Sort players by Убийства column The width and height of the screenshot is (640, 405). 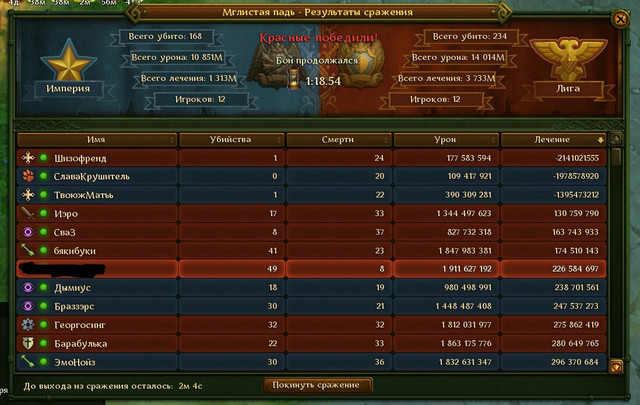232,139
